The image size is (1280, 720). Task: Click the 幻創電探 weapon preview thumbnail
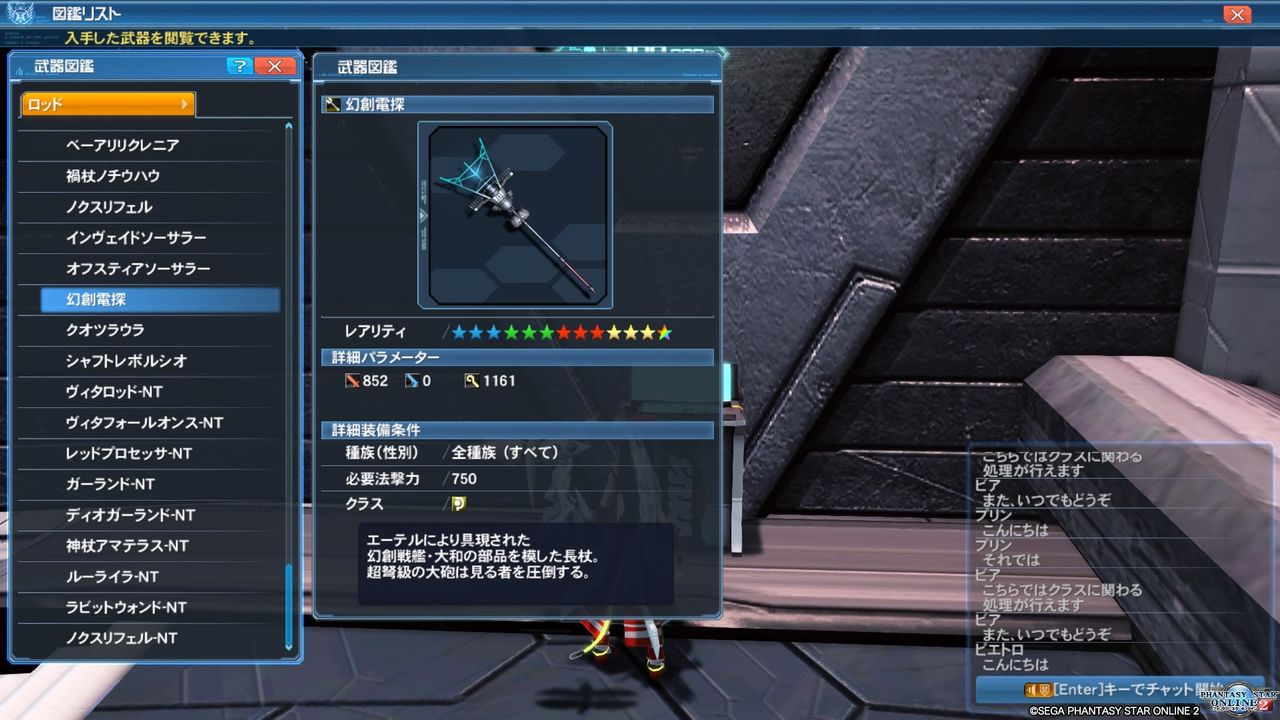[x=515, y=215]
